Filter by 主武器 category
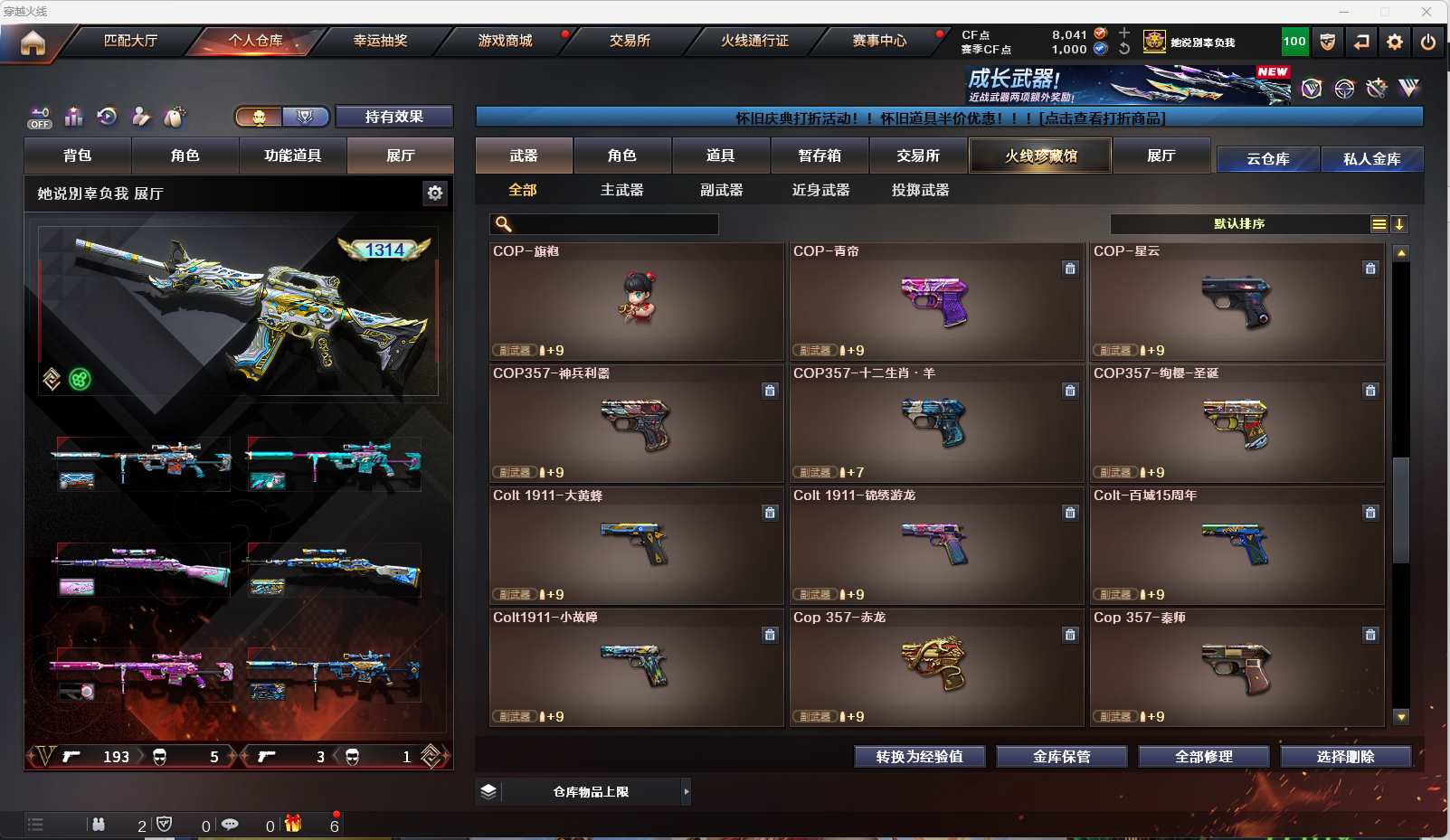 click(621, 190)
